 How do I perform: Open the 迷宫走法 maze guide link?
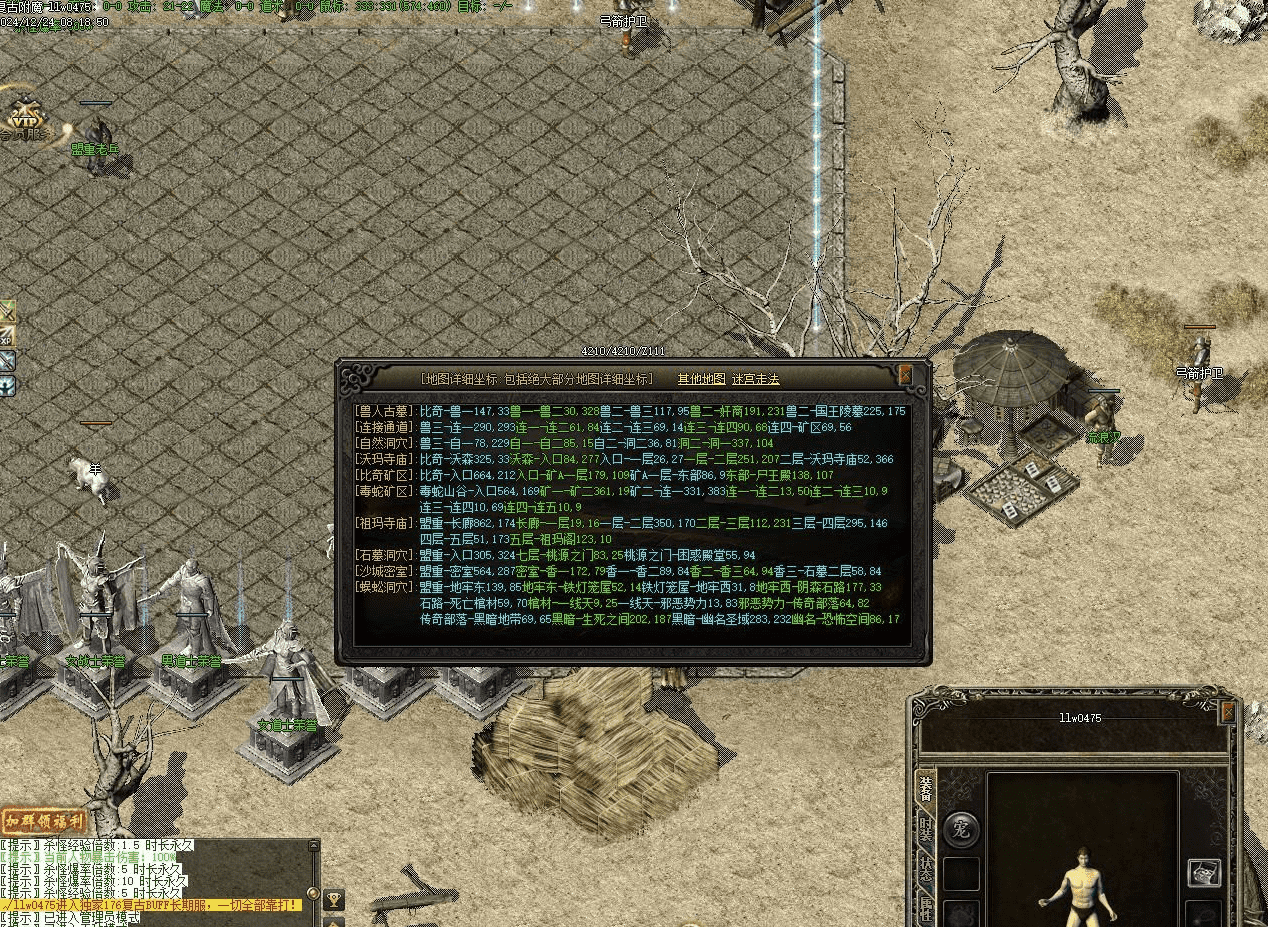tap(755, 379)
